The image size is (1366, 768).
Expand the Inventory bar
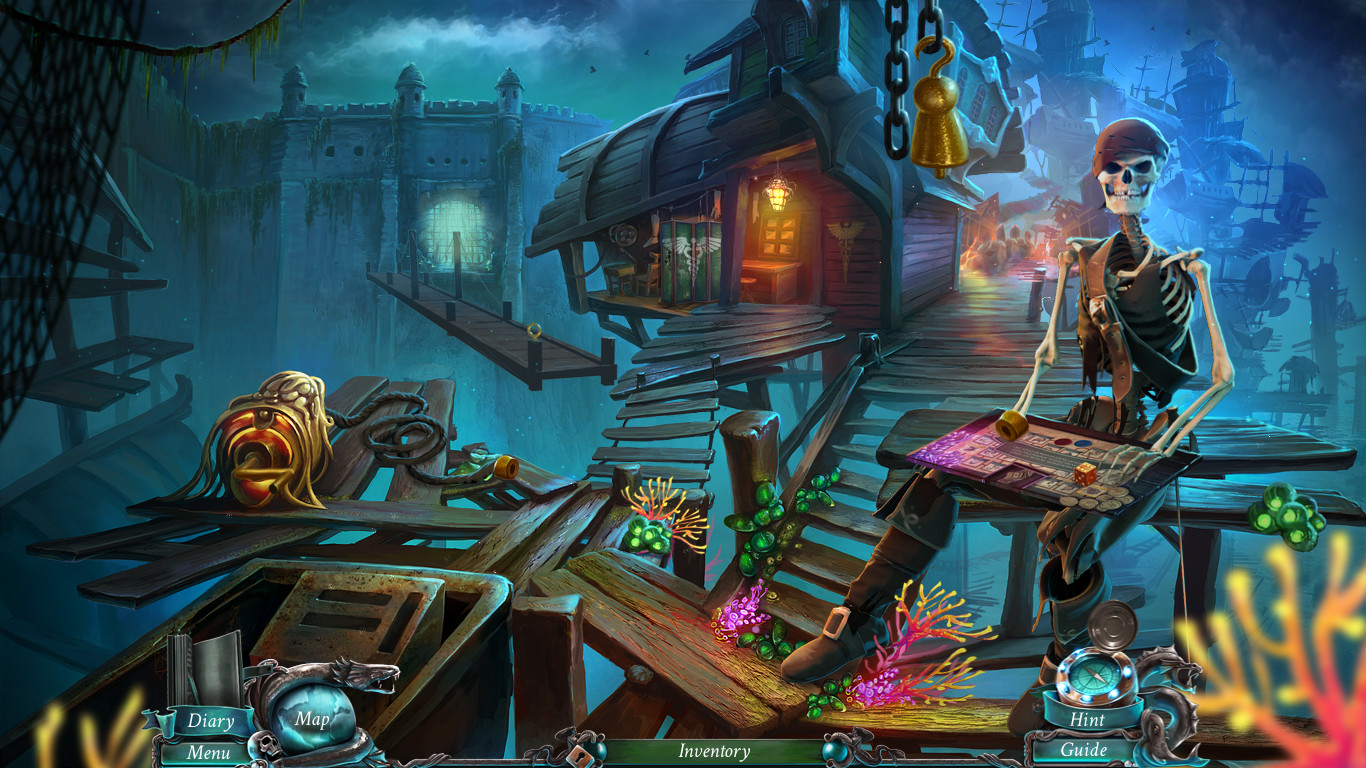click(x=715, y=750)
